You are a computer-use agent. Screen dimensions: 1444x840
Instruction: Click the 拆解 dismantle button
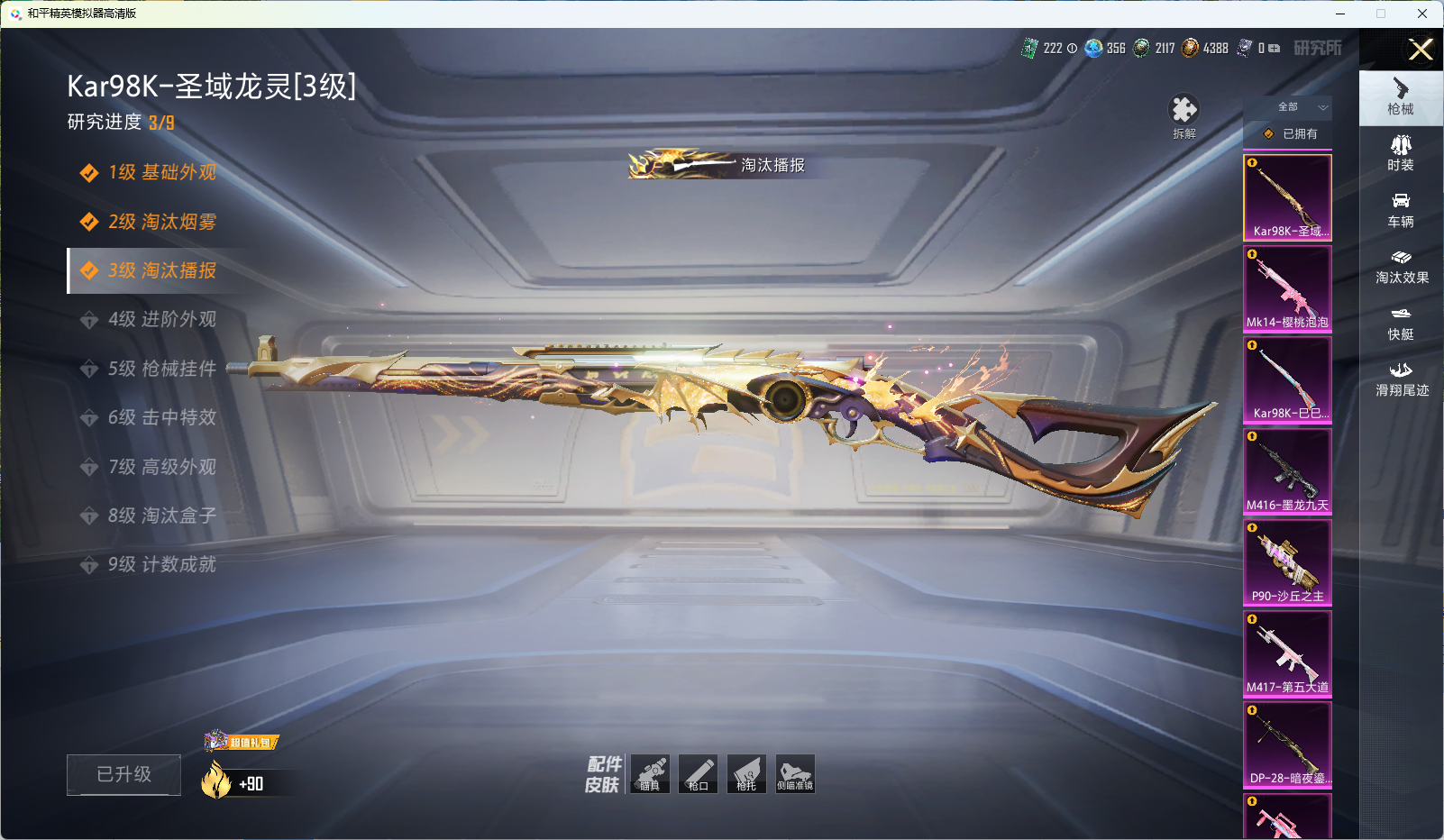(x=1184, y=116)
